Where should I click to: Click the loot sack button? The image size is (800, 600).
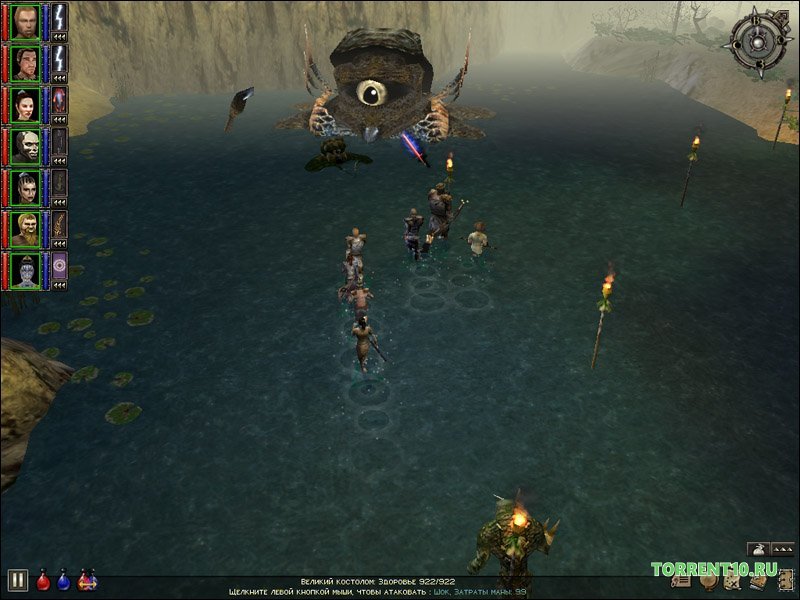(x=758, y=548)
